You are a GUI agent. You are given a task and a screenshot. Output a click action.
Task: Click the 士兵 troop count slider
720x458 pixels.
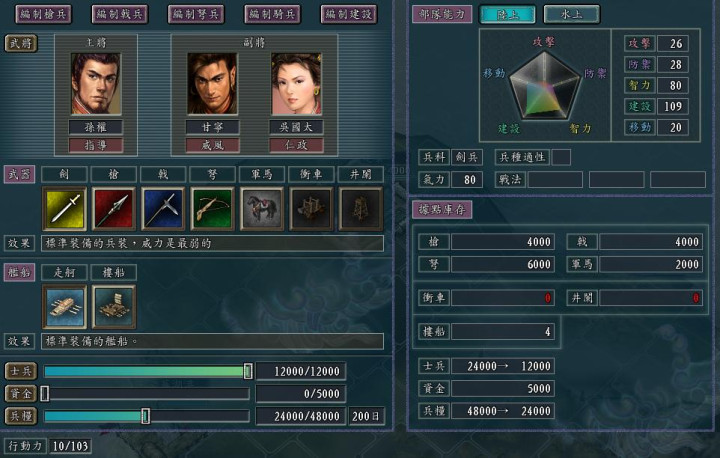point(248,371)
